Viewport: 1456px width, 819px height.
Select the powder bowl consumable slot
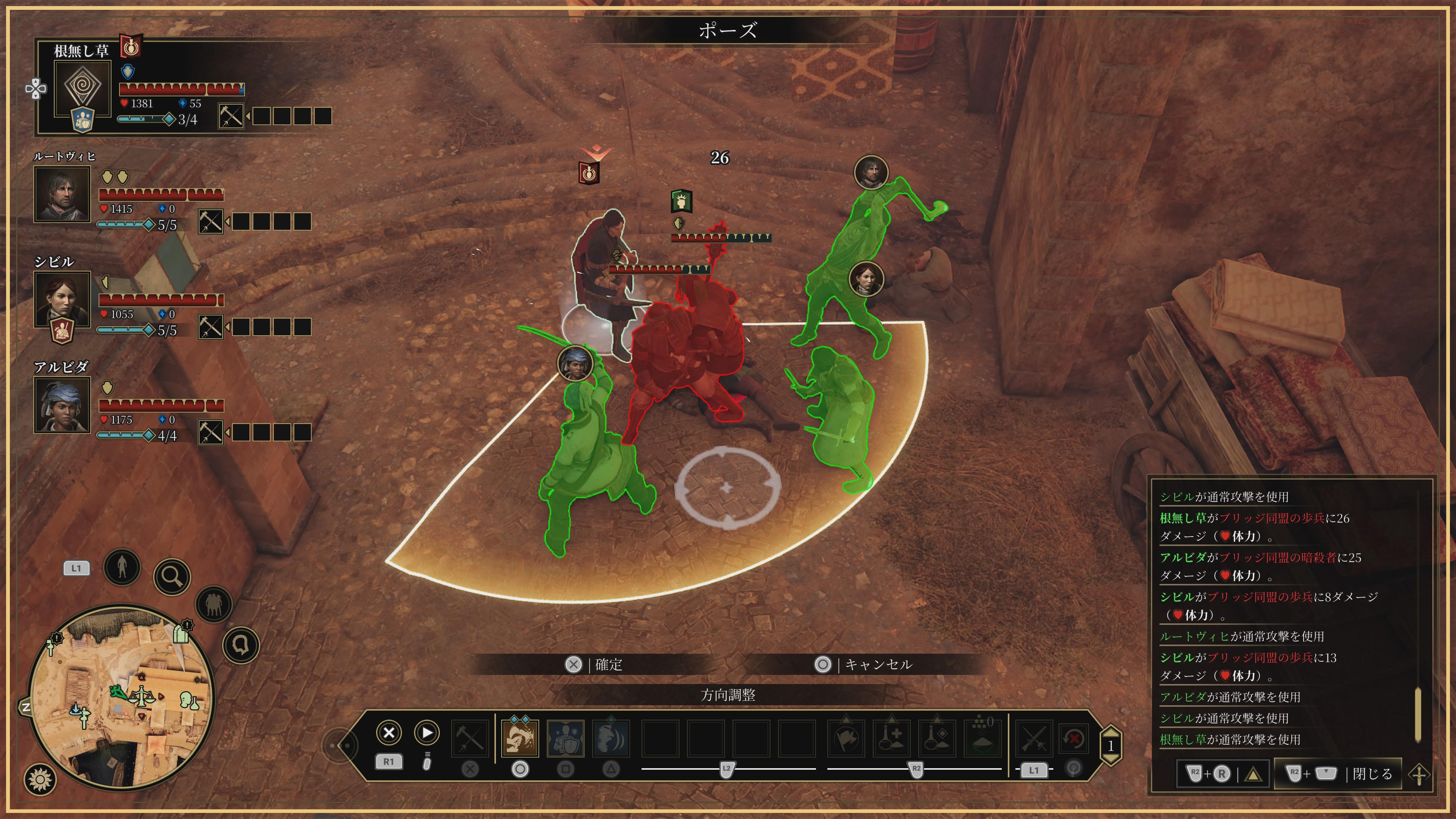[x=982, y=737]
